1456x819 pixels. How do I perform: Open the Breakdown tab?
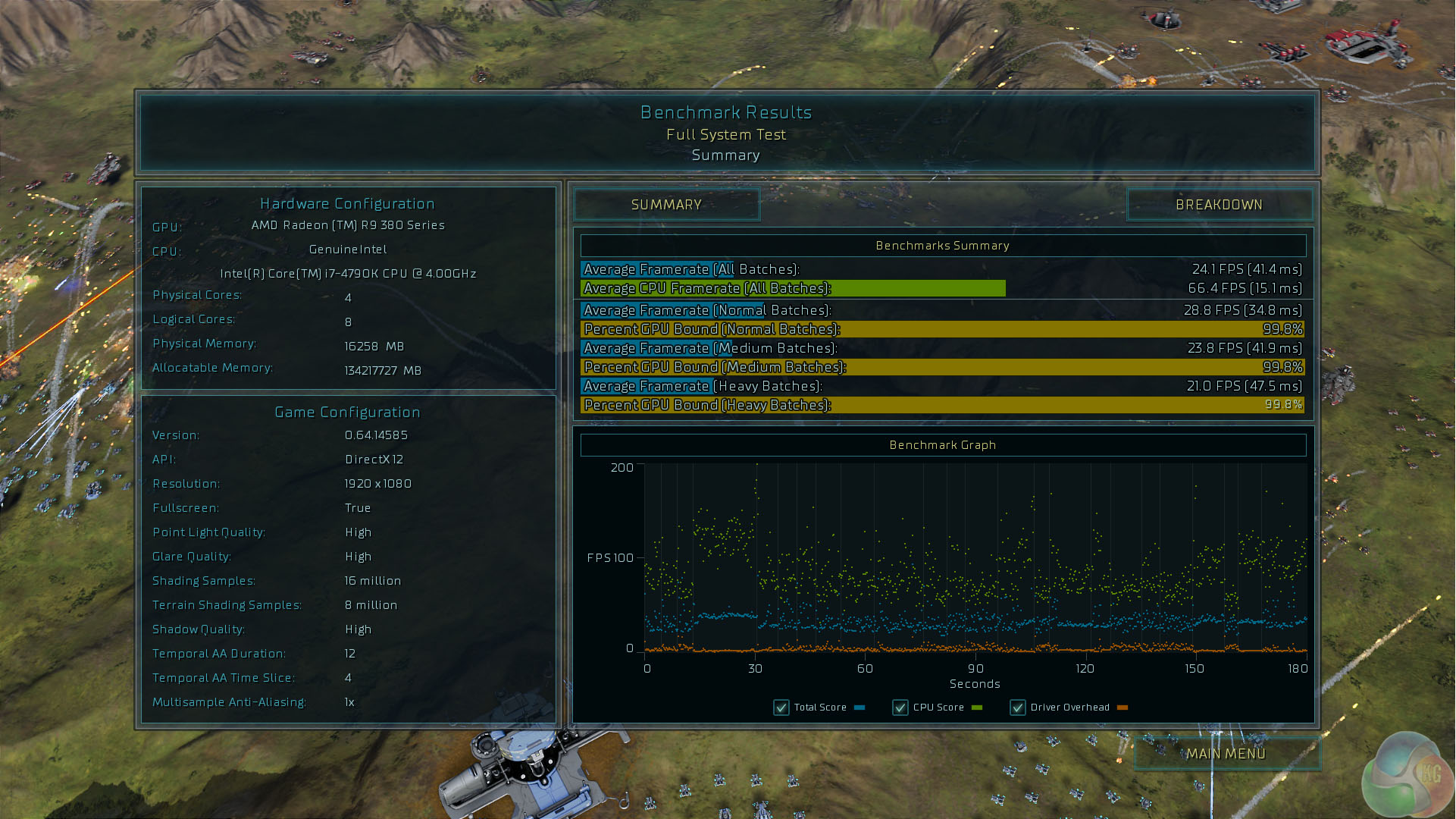[x=1219, y=205]
